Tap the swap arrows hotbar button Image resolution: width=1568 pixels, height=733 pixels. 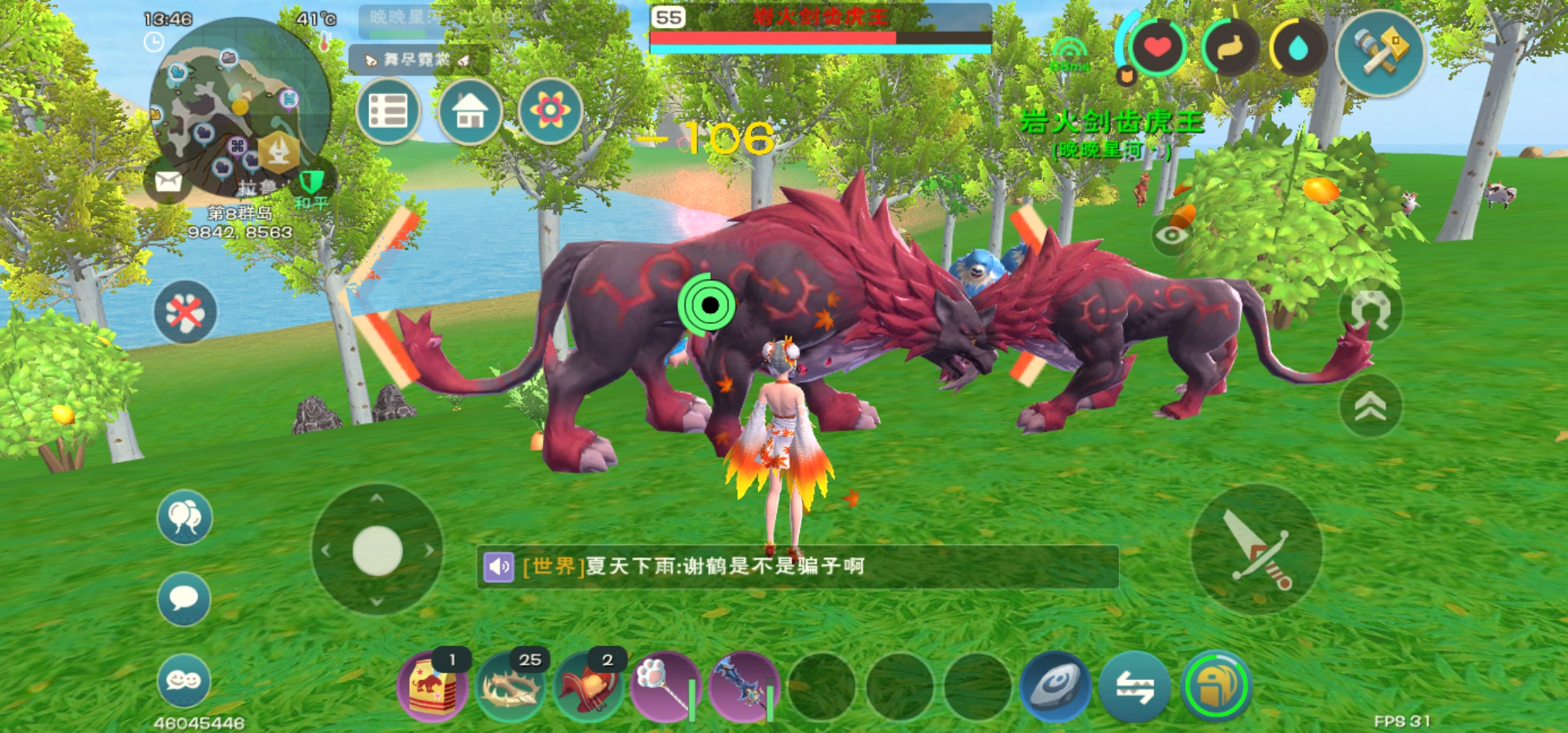coord(1134,687)
